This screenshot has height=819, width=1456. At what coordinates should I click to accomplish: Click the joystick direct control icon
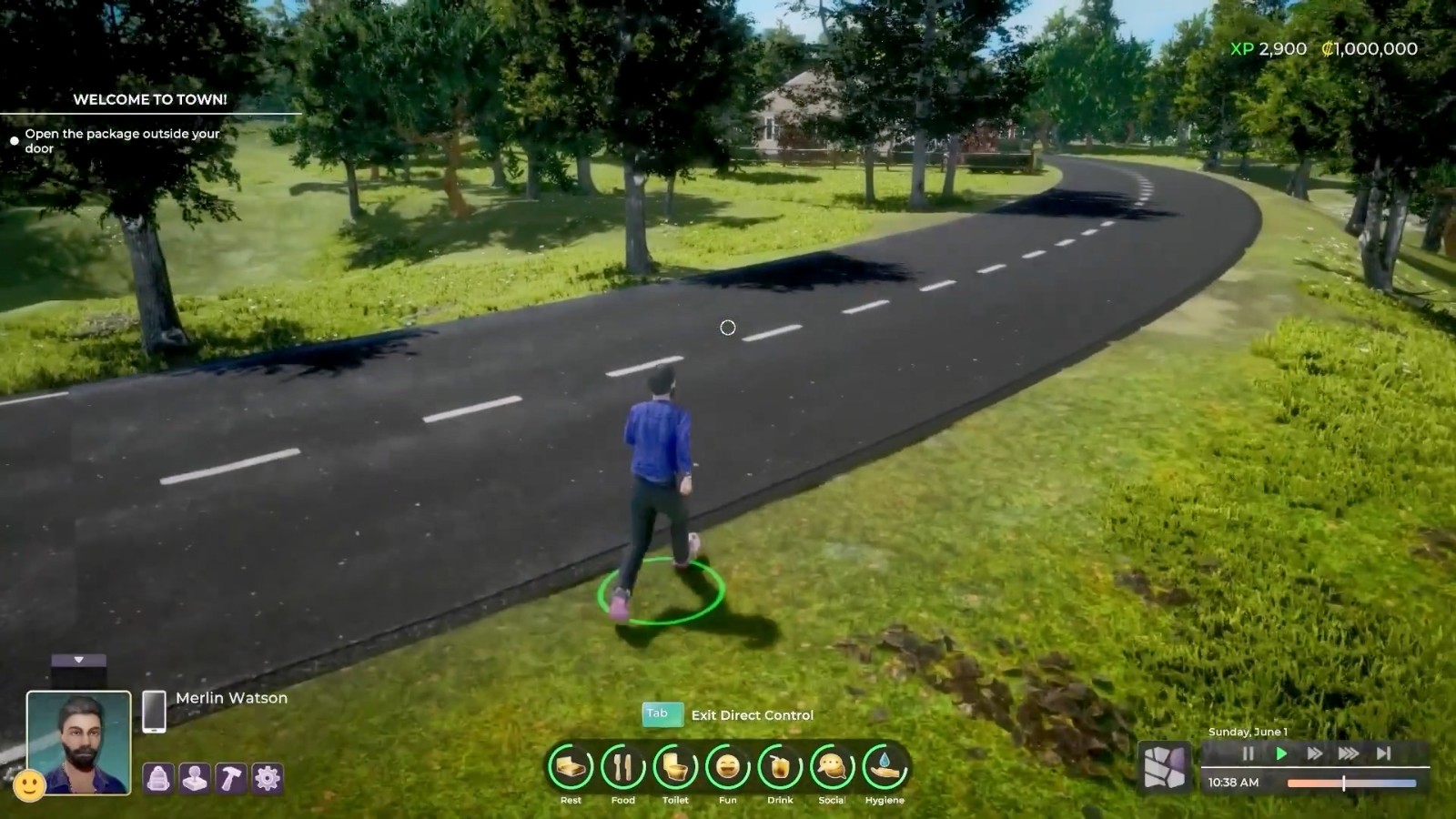point(195,779)
